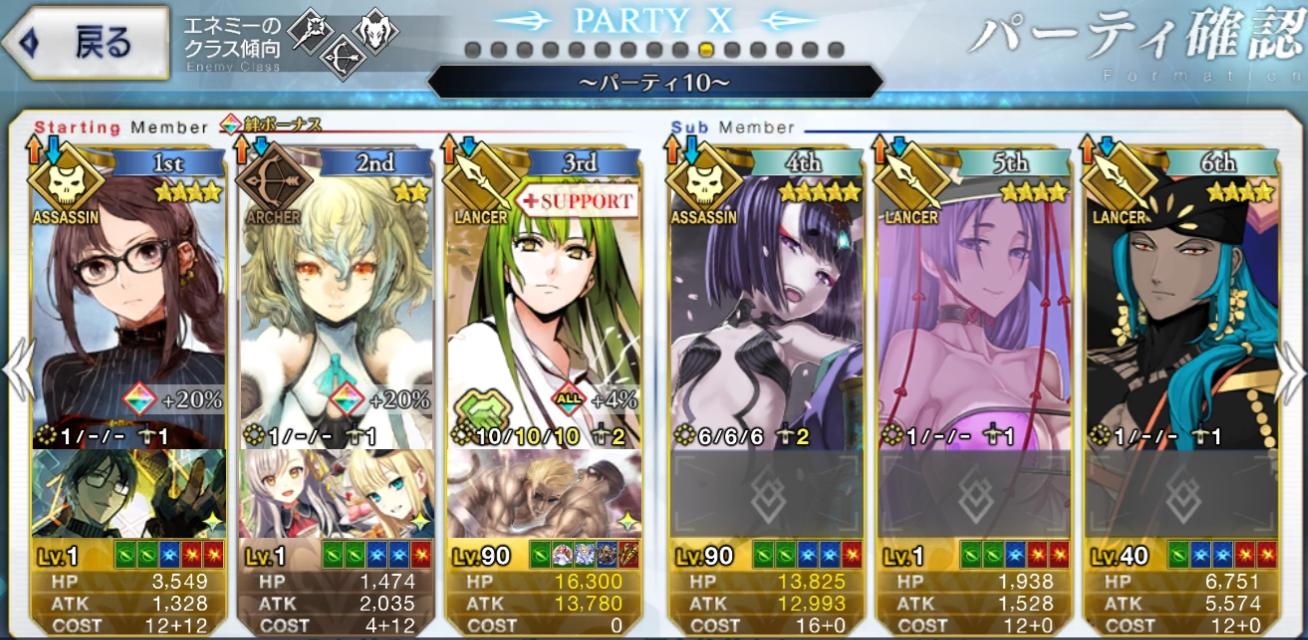Open the 2nd member's craft essence
This screenshot has height=640, width=1308.
[x=336, y=494]
